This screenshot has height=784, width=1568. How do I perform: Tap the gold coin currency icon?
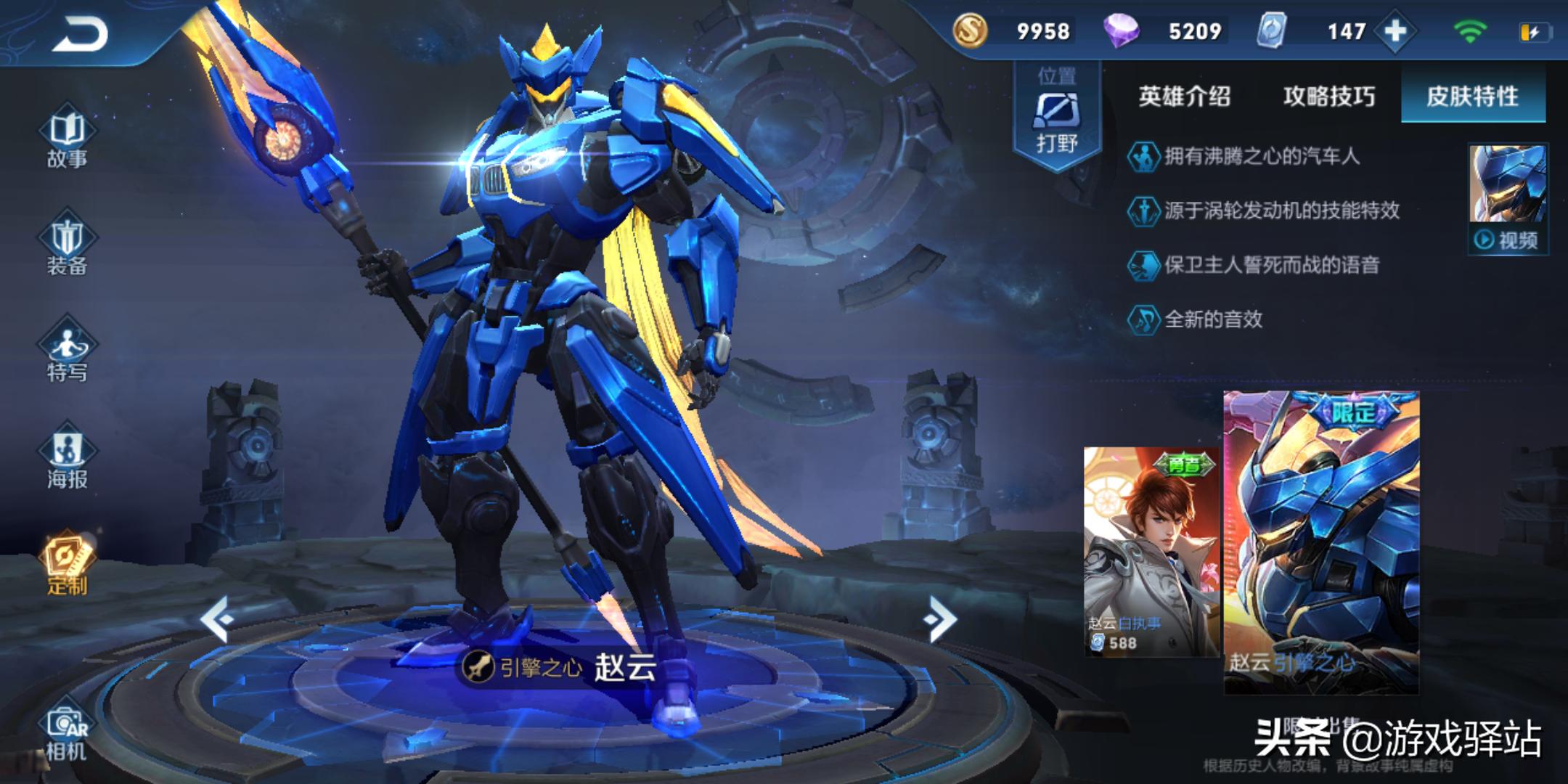point(970,31)
